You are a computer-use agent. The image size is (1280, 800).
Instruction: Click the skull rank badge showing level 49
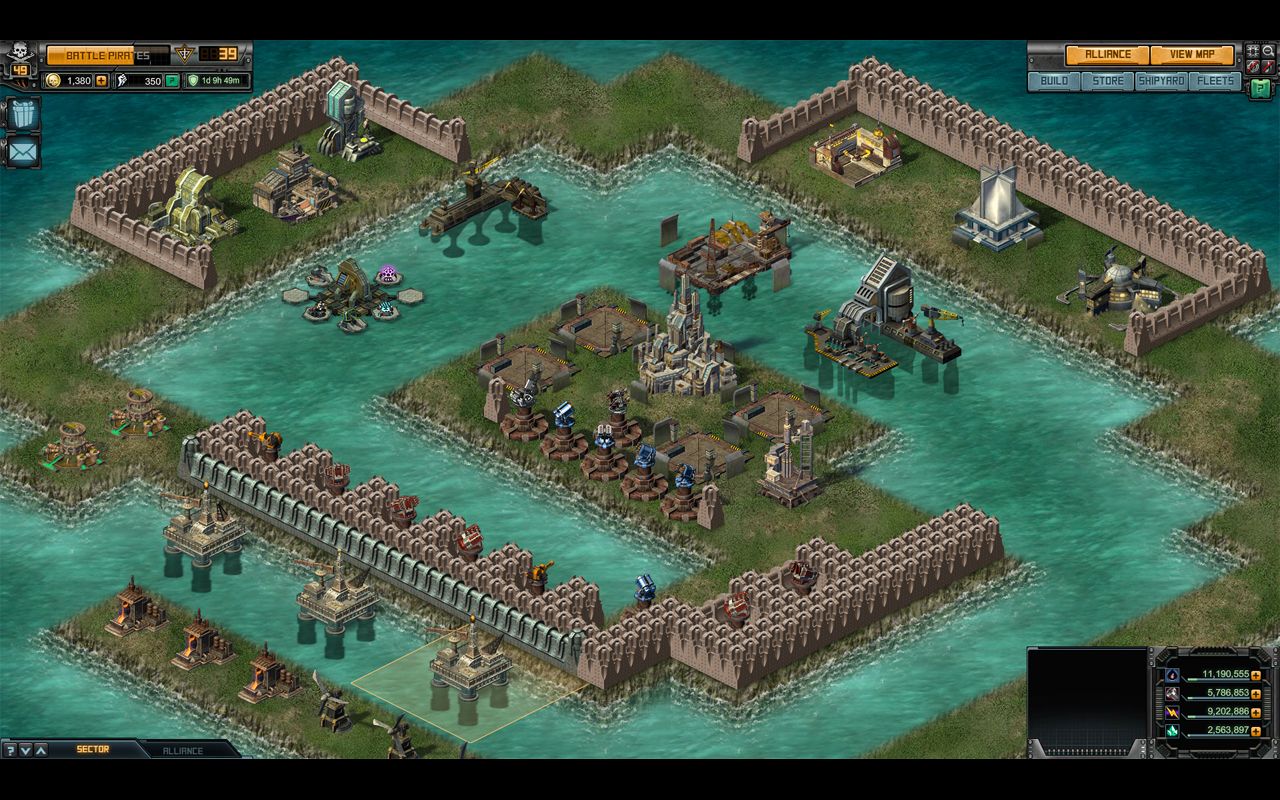click(19, 56)
